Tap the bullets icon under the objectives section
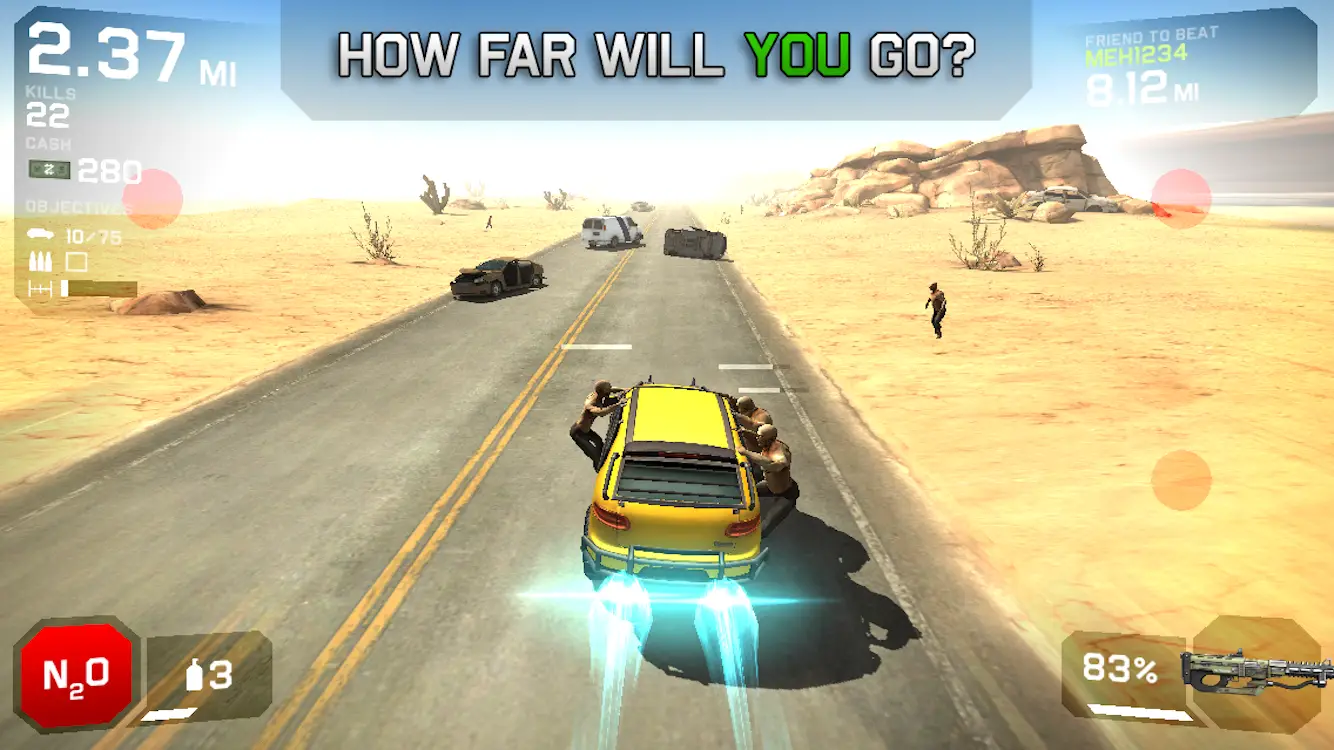The height and width of the screenshot is (750, 1334). point(40,262)
